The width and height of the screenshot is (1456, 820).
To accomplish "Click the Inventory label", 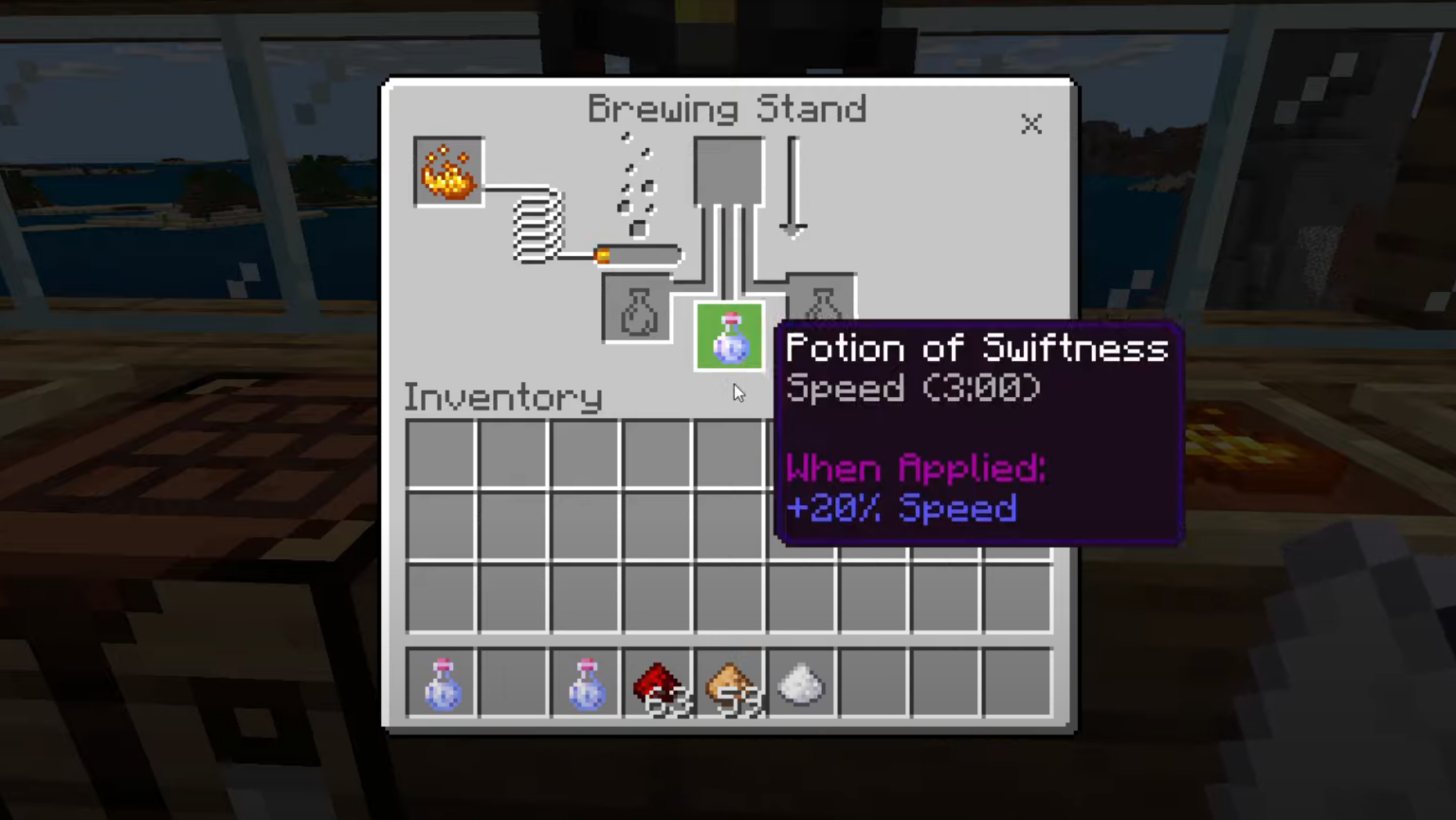I will point(502,397).
